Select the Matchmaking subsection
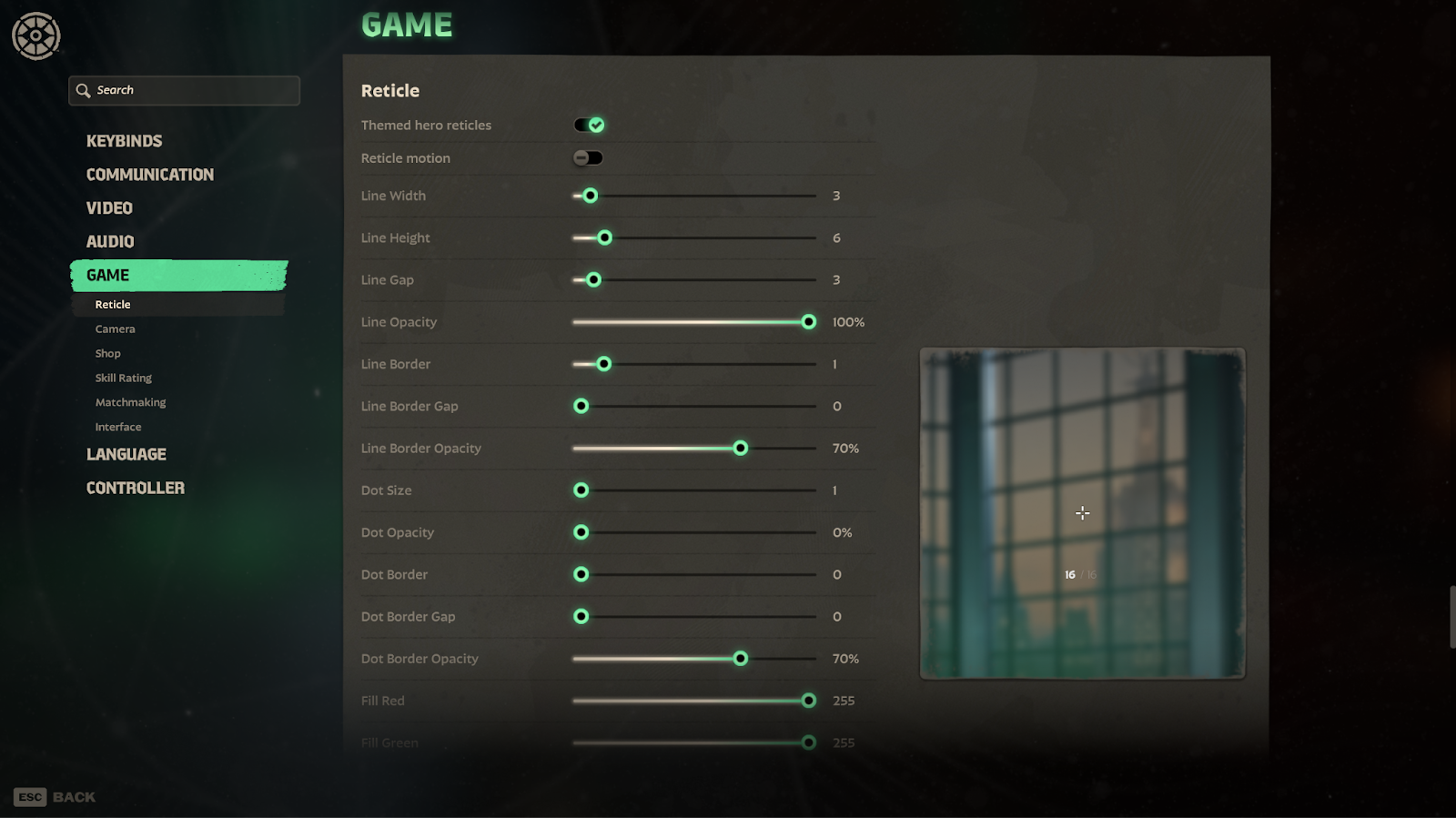 (130, 403)
